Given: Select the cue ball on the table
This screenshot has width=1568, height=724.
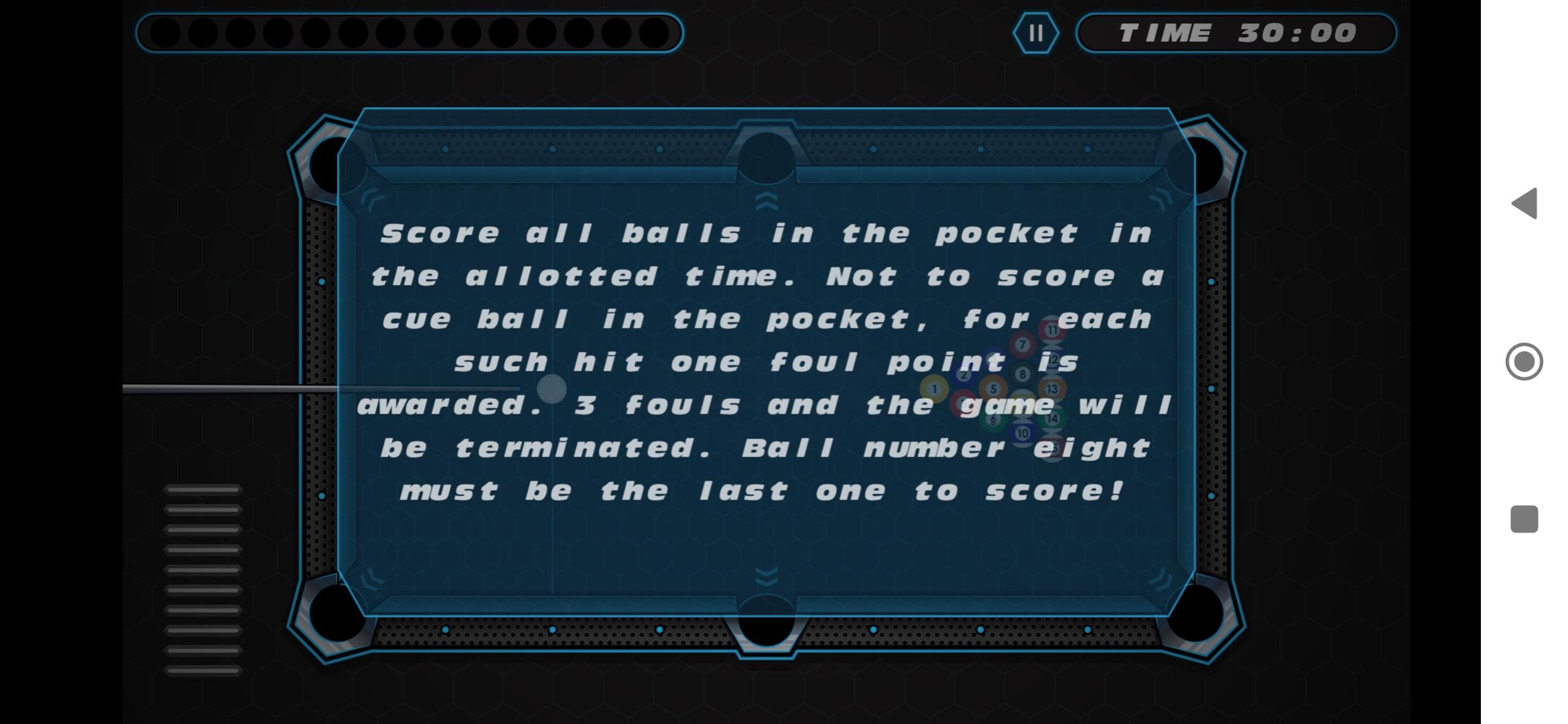Looking at the screenshot, I should tap(551, 389).
